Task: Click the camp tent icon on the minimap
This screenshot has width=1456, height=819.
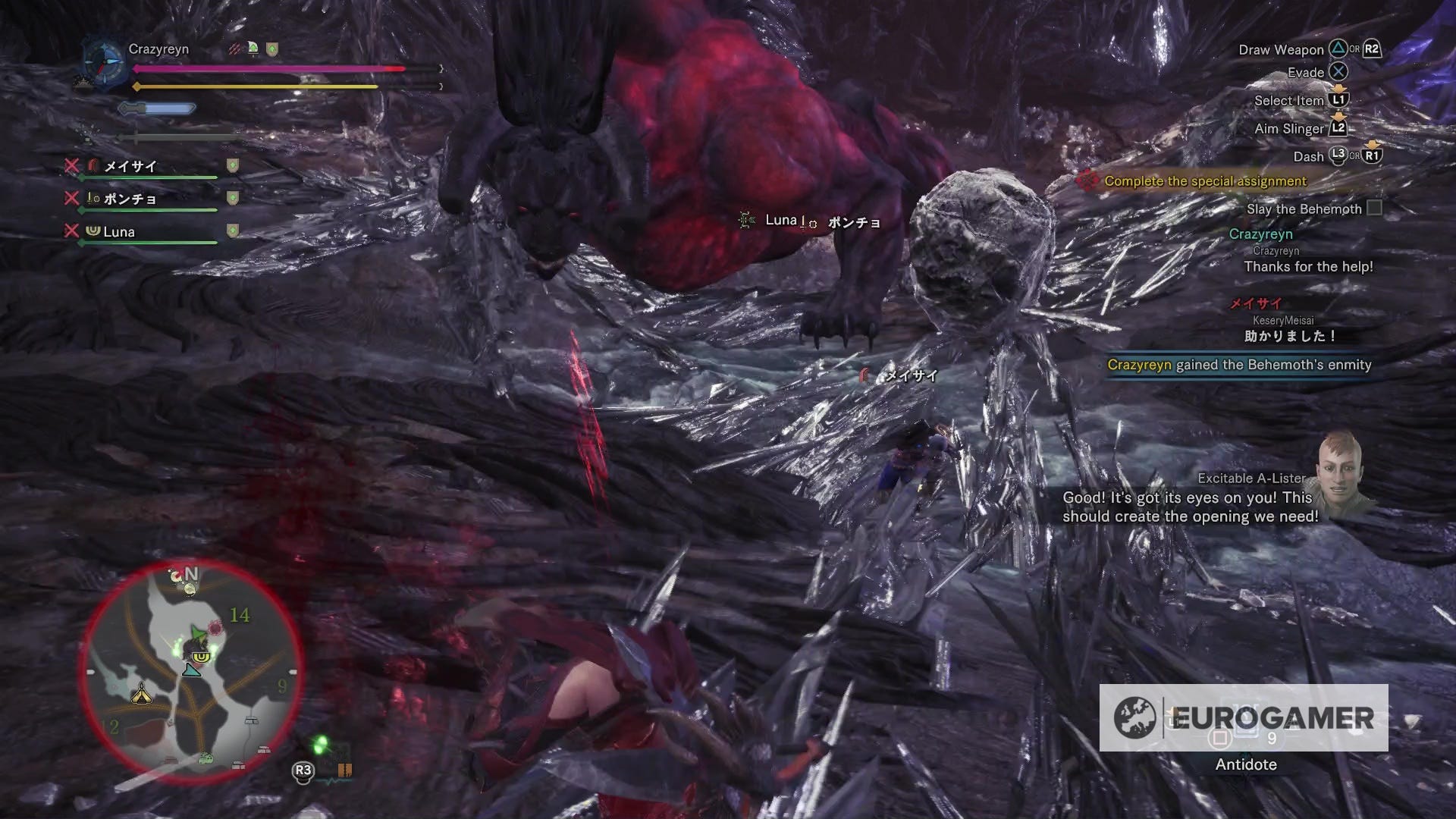Action: (141, 695)
